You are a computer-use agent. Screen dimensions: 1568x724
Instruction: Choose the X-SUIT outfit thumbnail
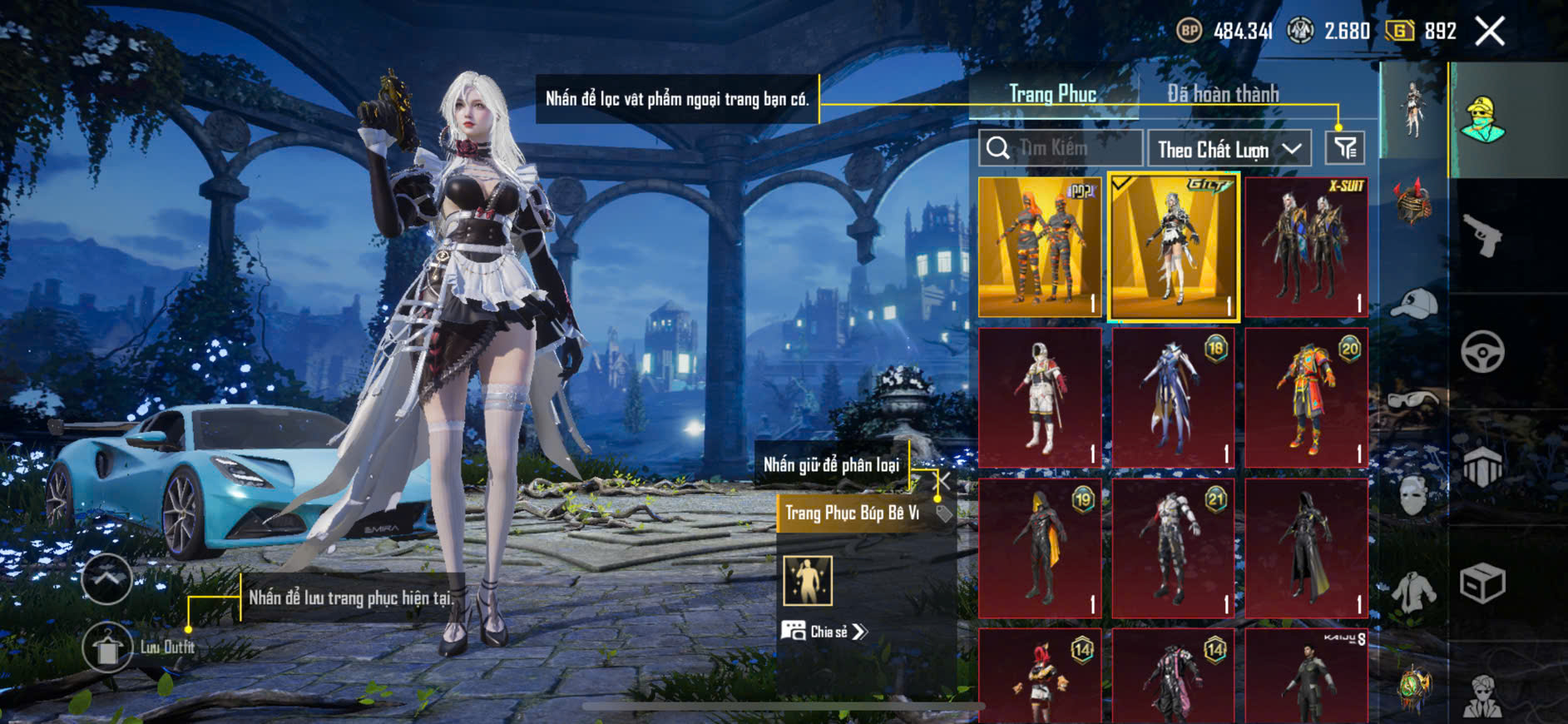[1306, 247]
